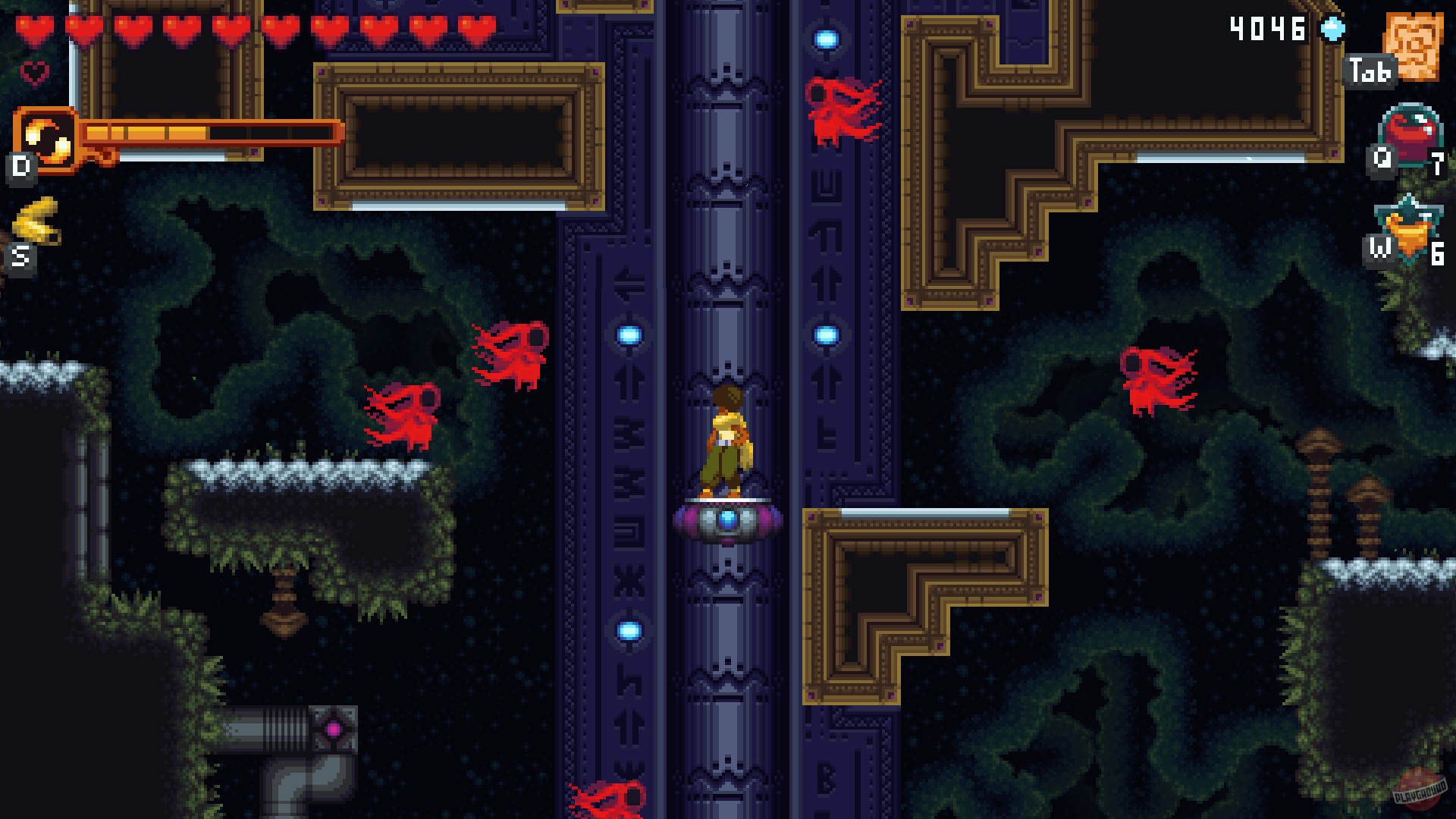Click the glowing blue orb on the hover platform
The image size is (1456, 819).
point(726,517)
